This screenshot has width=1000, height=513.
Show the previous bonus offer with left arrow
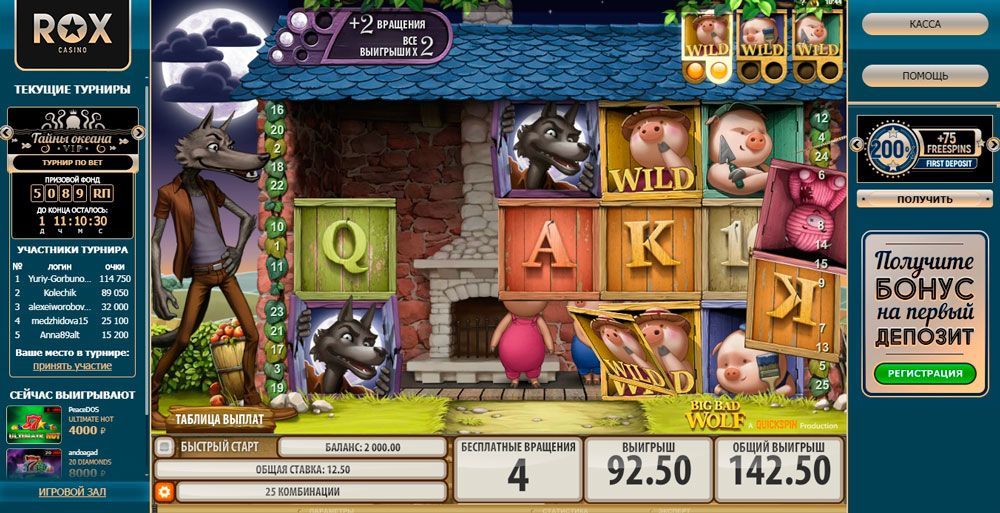tap(855, 146)
